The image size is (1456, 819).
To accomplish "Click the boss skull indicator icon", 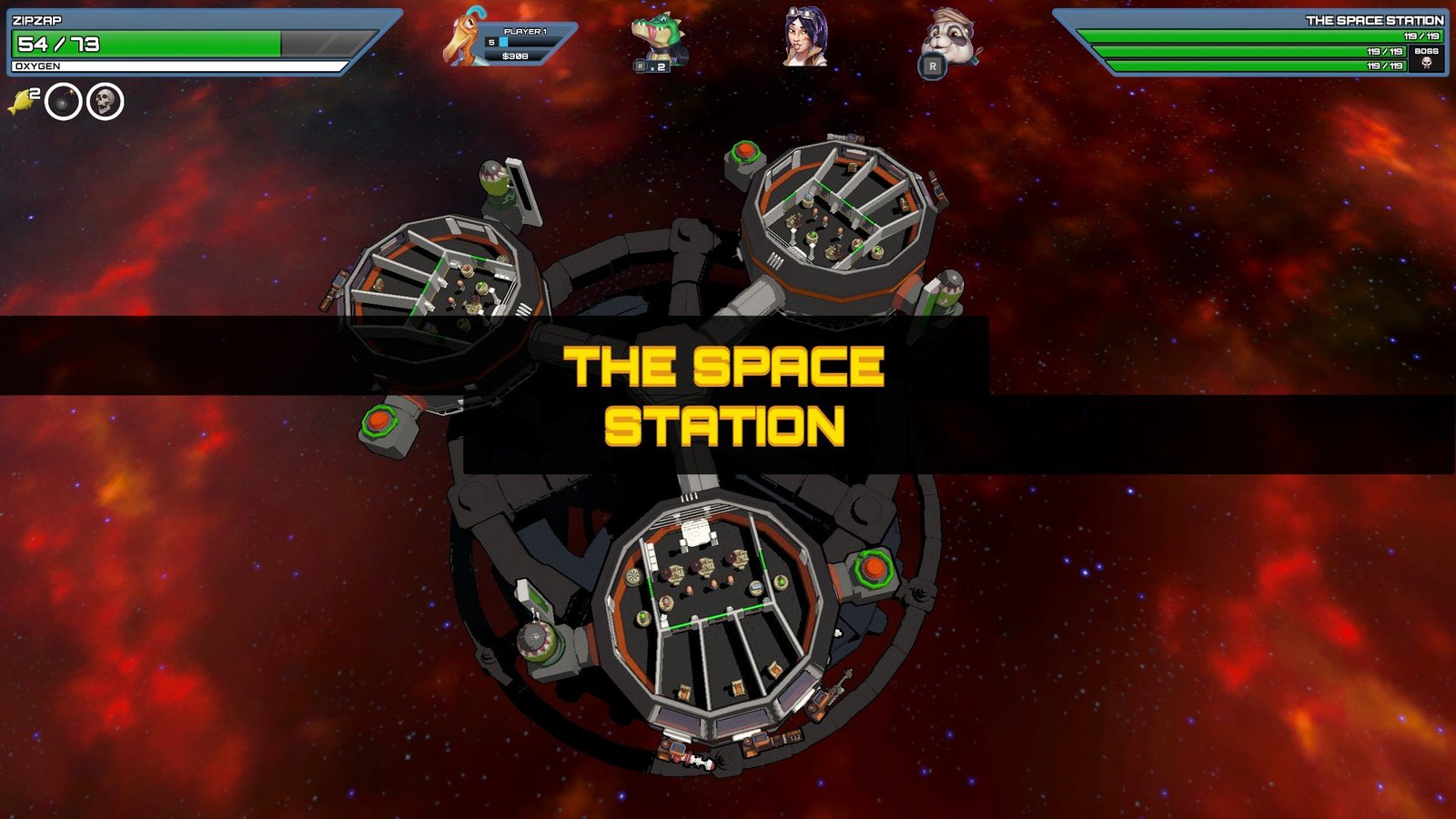I will point(1426,63).
